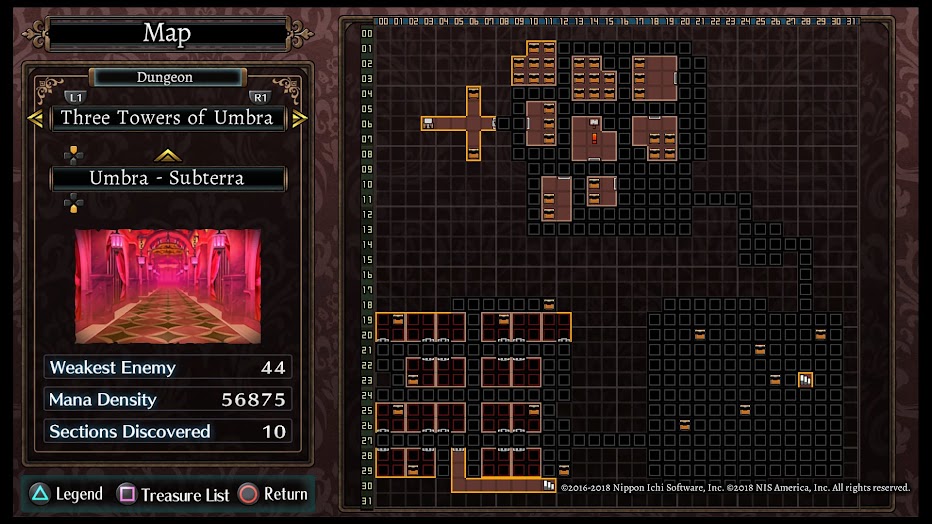
Task: Show the Treasure List
Action: [x=174, y=494]
